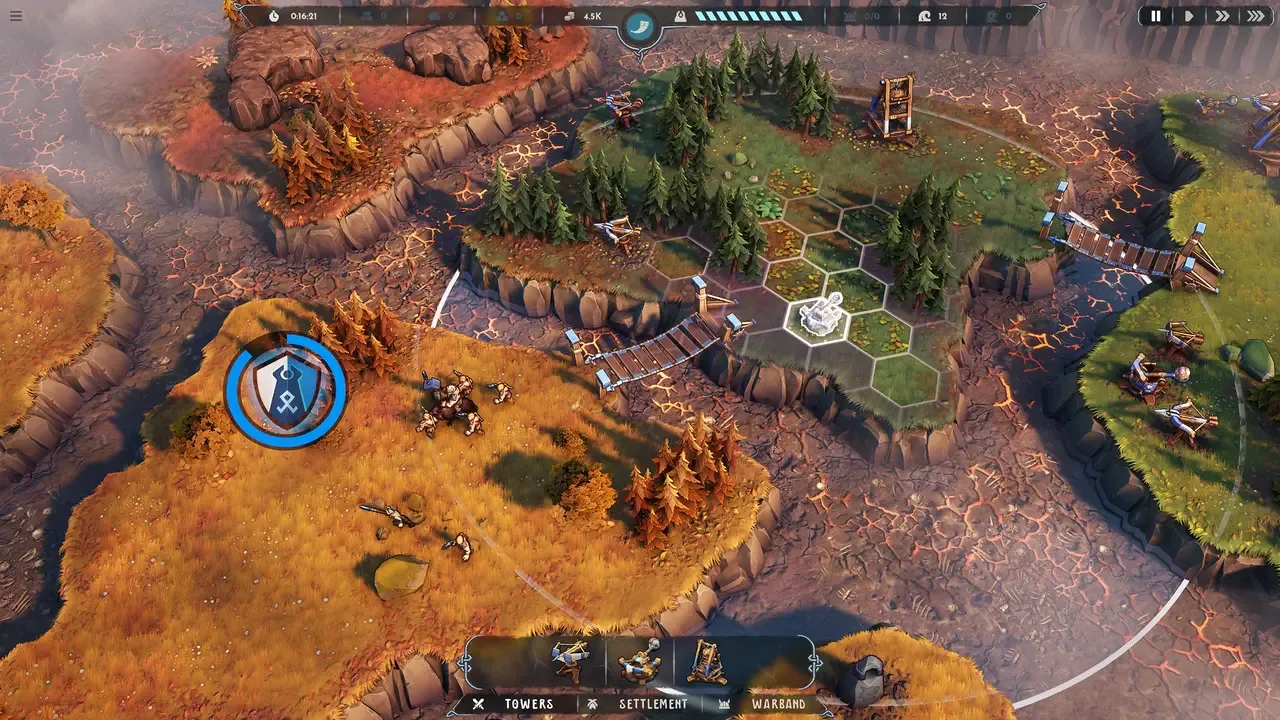Viewport: 1280px width, 720px height.
Task: Open the hamburger menu
Action: (x=15, y=16)
